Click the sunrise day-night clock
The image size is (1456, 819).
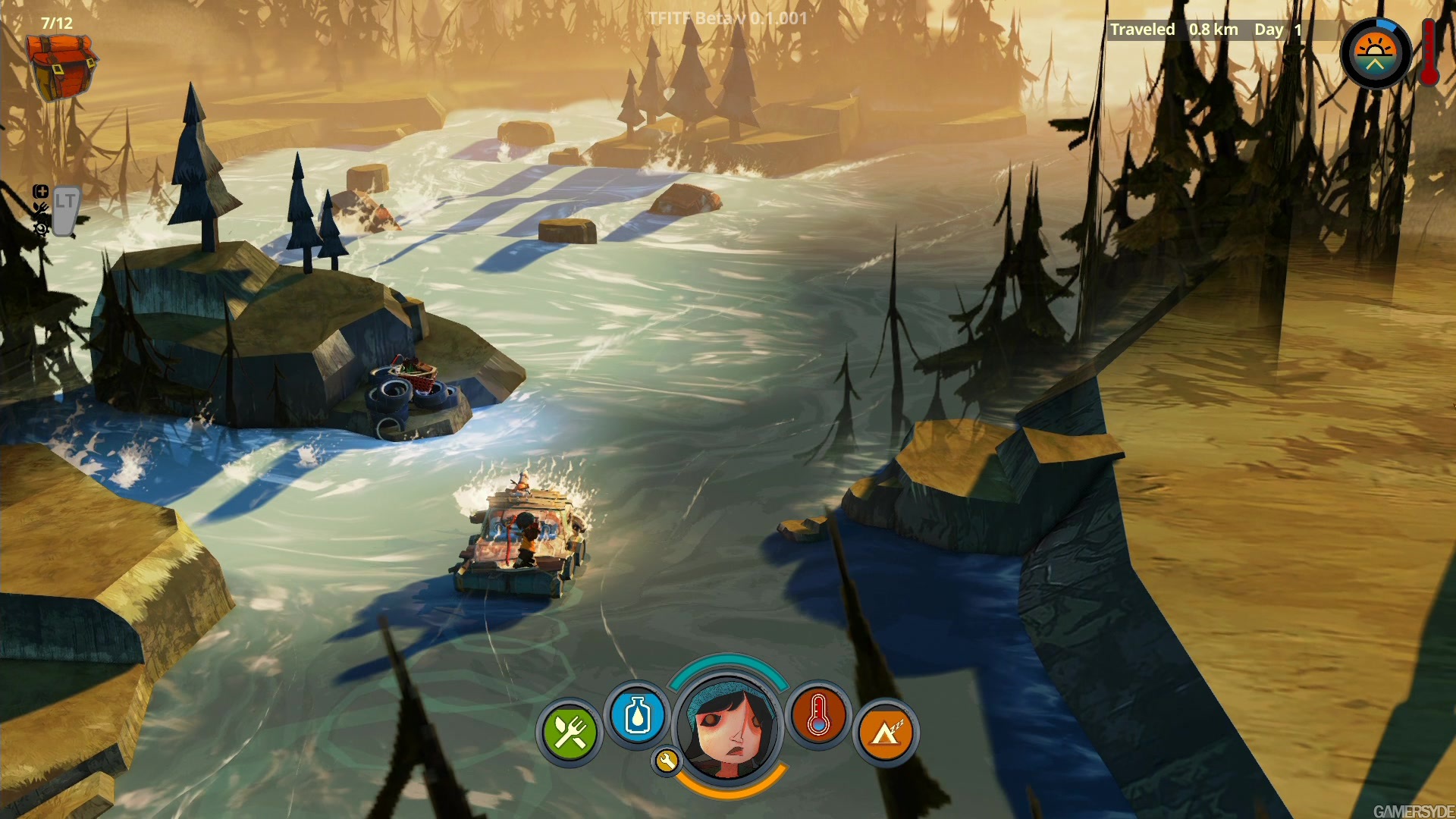tap(1375, 54)
